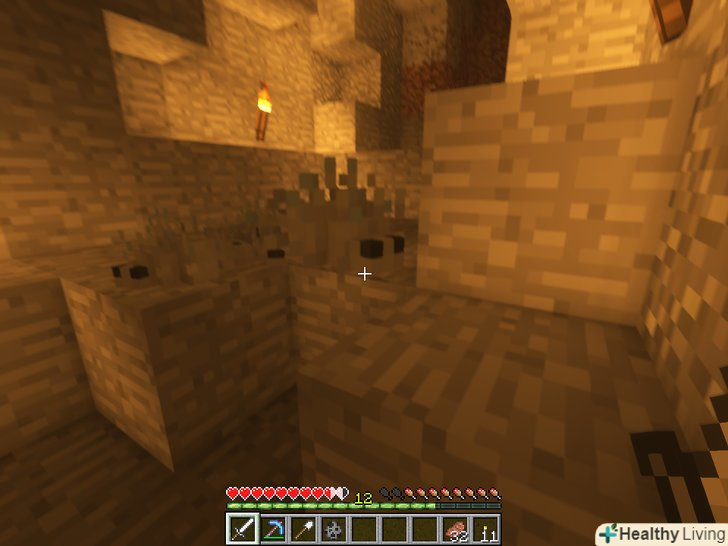Choose the shovel in the hotbar
The width and height of the screenshot is (728, 546).
point(303,529)
